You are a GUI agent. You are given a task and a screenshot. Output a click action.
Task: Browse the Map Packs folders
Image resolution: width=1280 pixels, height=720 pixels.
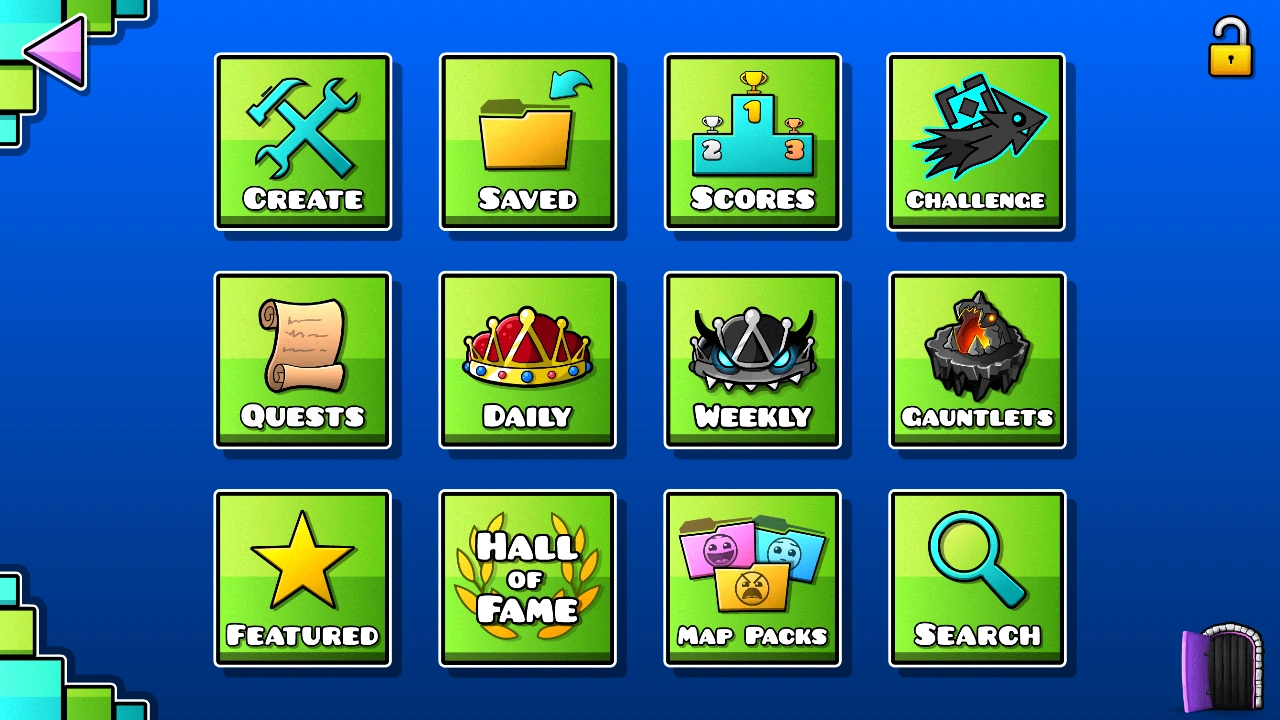coord(753,578)
